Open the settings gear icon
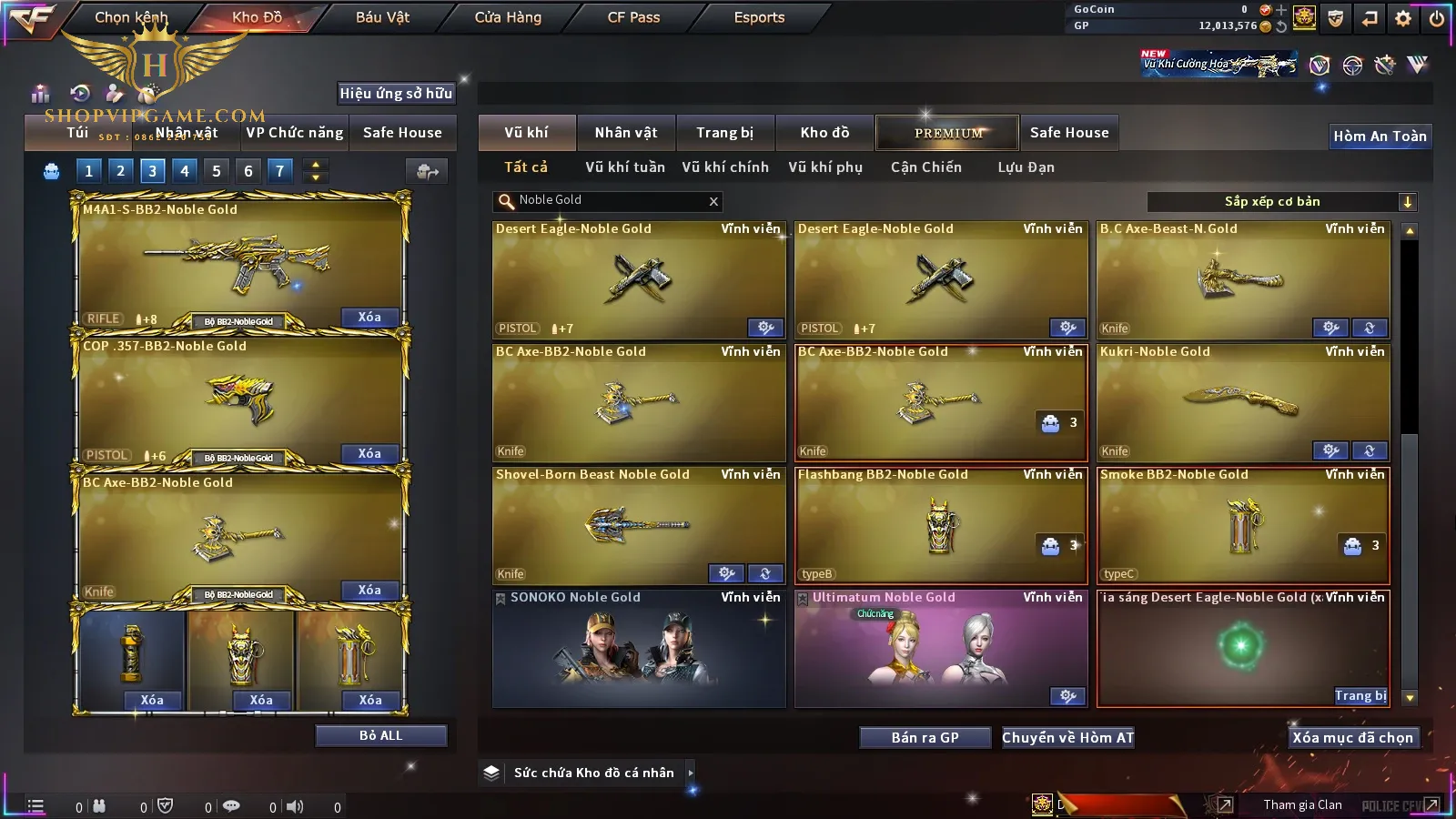The image size is (1456, 819). click(1403, 17)
